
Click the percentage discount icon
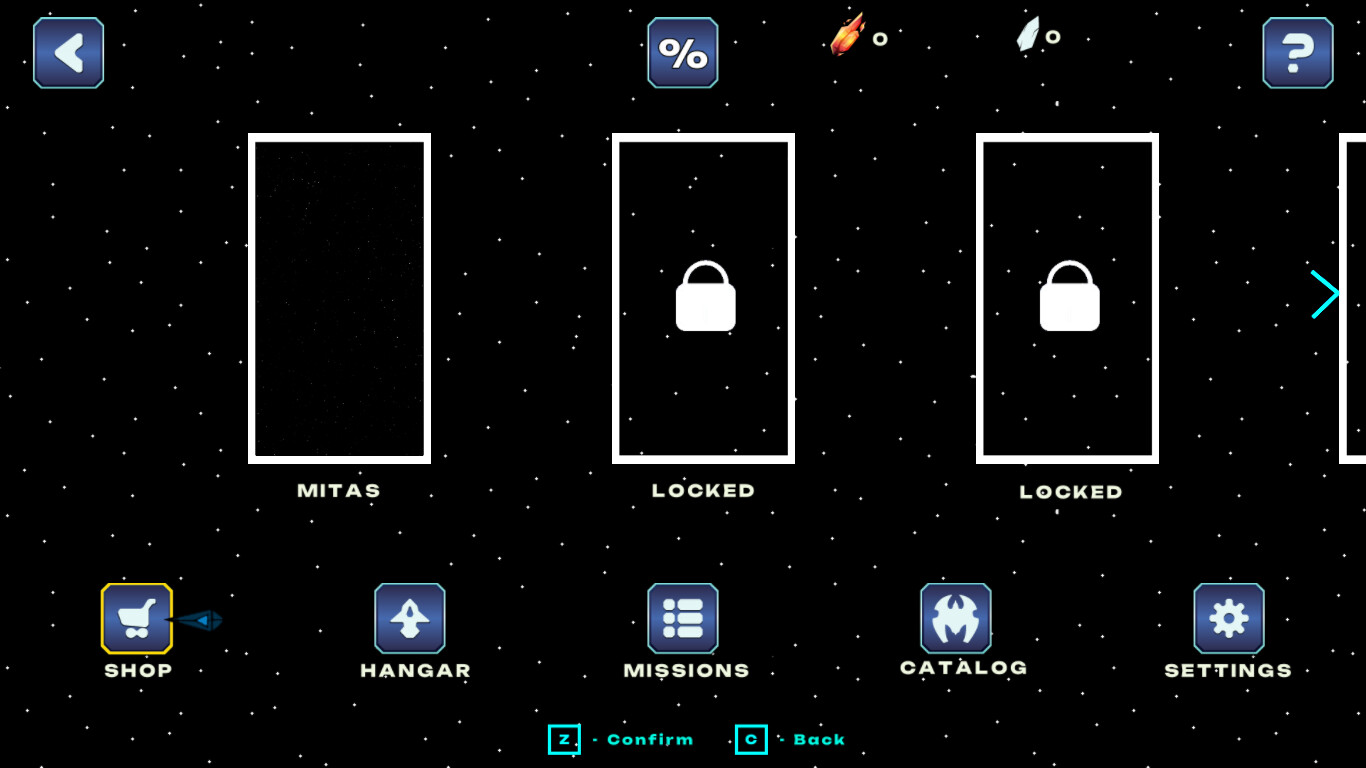click(x=683, y=52)
